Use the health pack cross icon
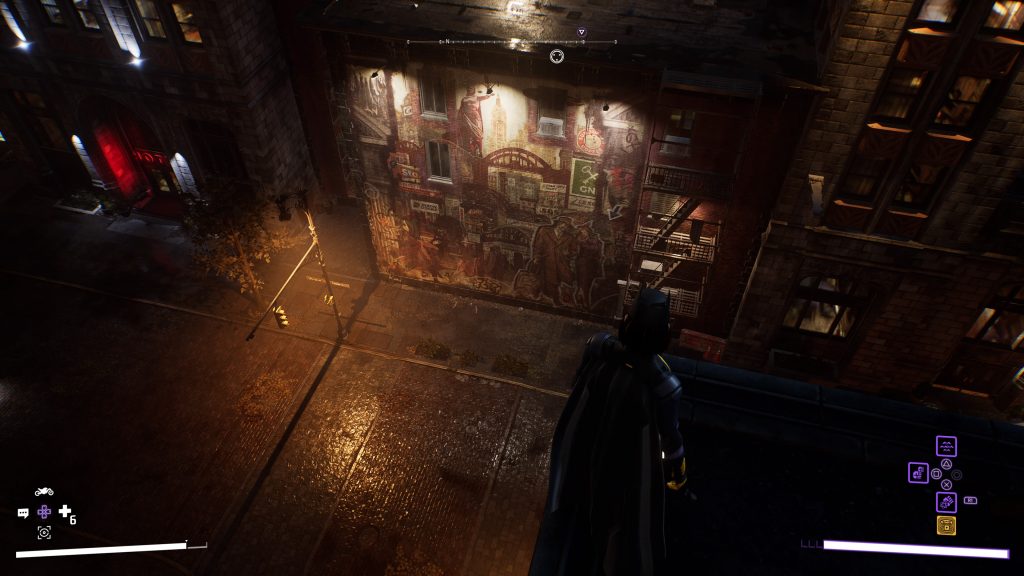The height and width of the screenshot is (576, 1024). tap(65, 512)
